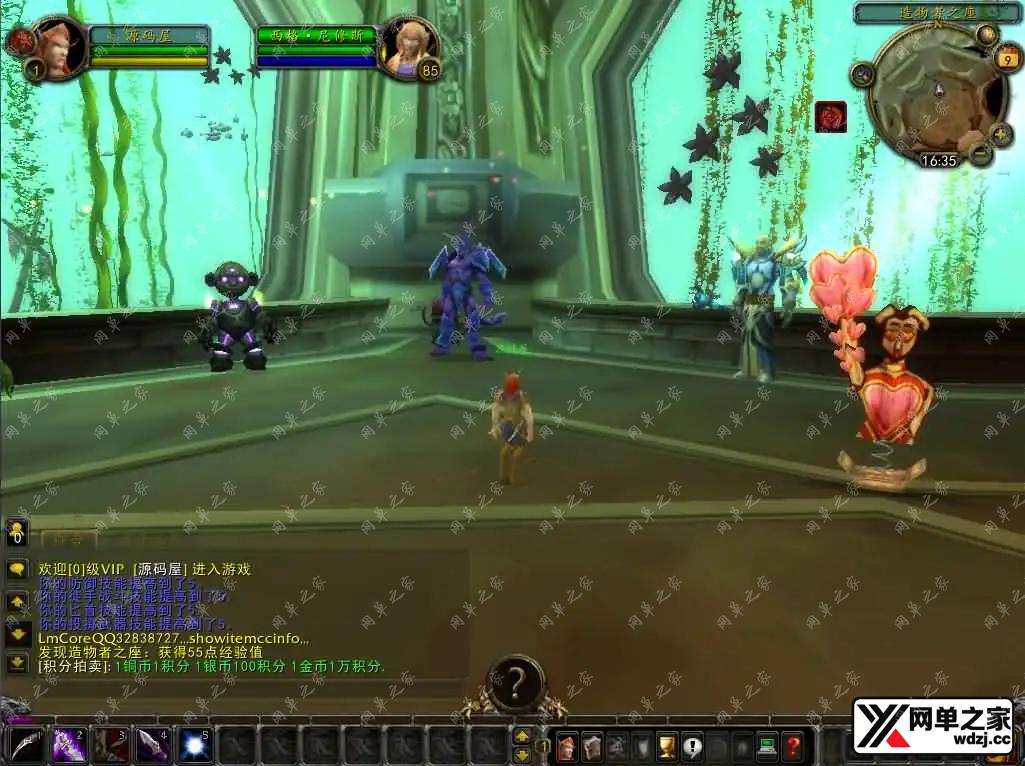
Task: Activate the first action bar slot ability
Action: (x=26, y=745)
